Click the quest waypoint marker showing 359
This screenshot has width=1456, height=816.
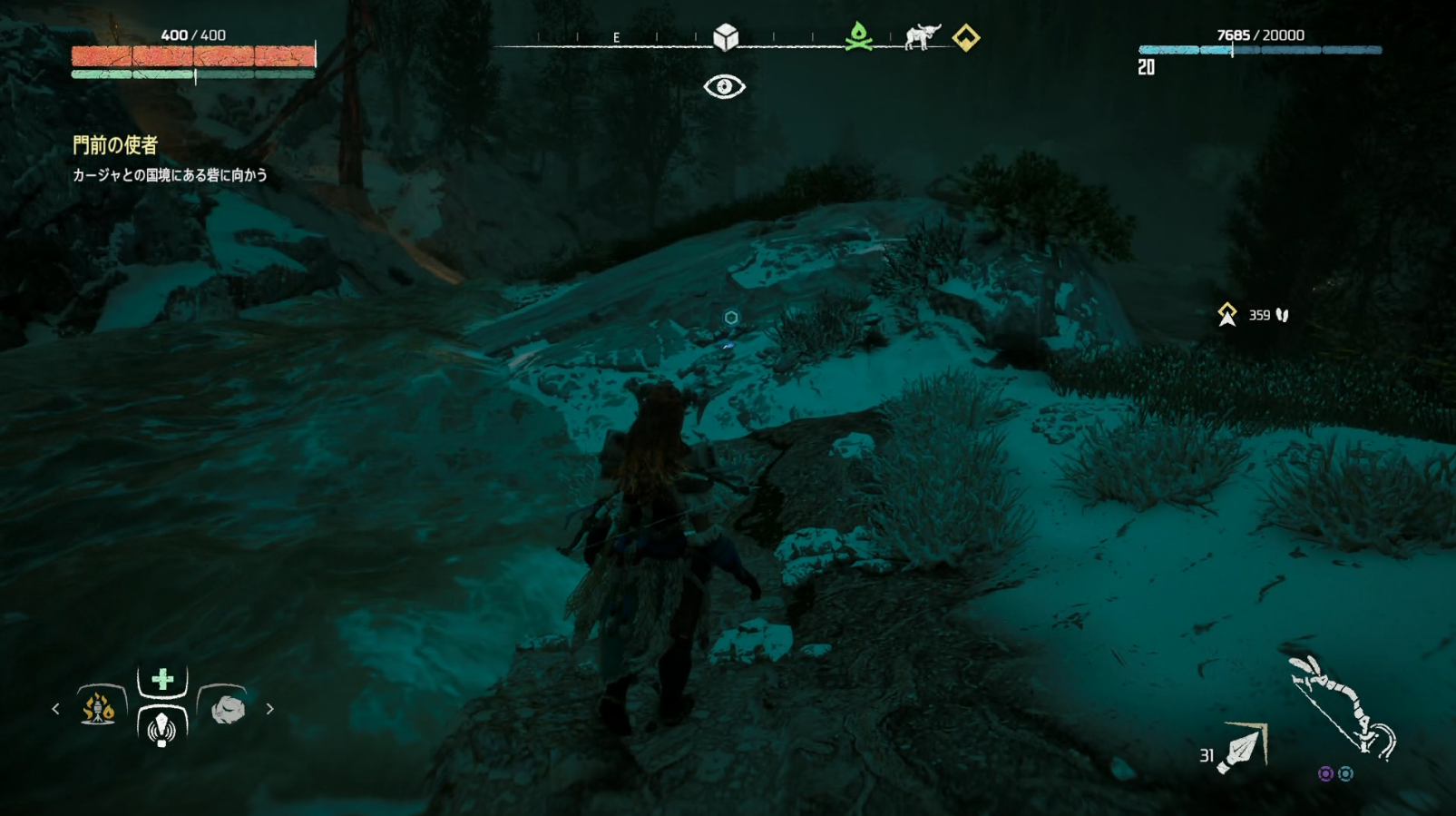tap(1227, 315)
